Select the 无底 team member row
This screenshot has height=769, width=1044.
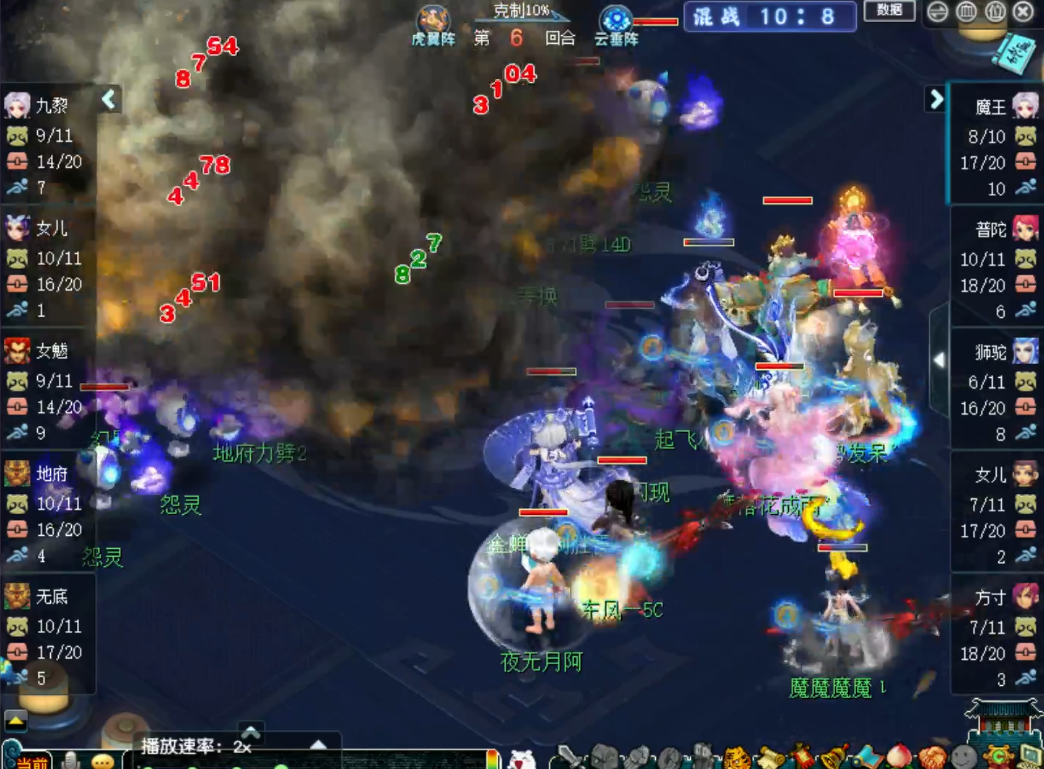tap(48, 597)
